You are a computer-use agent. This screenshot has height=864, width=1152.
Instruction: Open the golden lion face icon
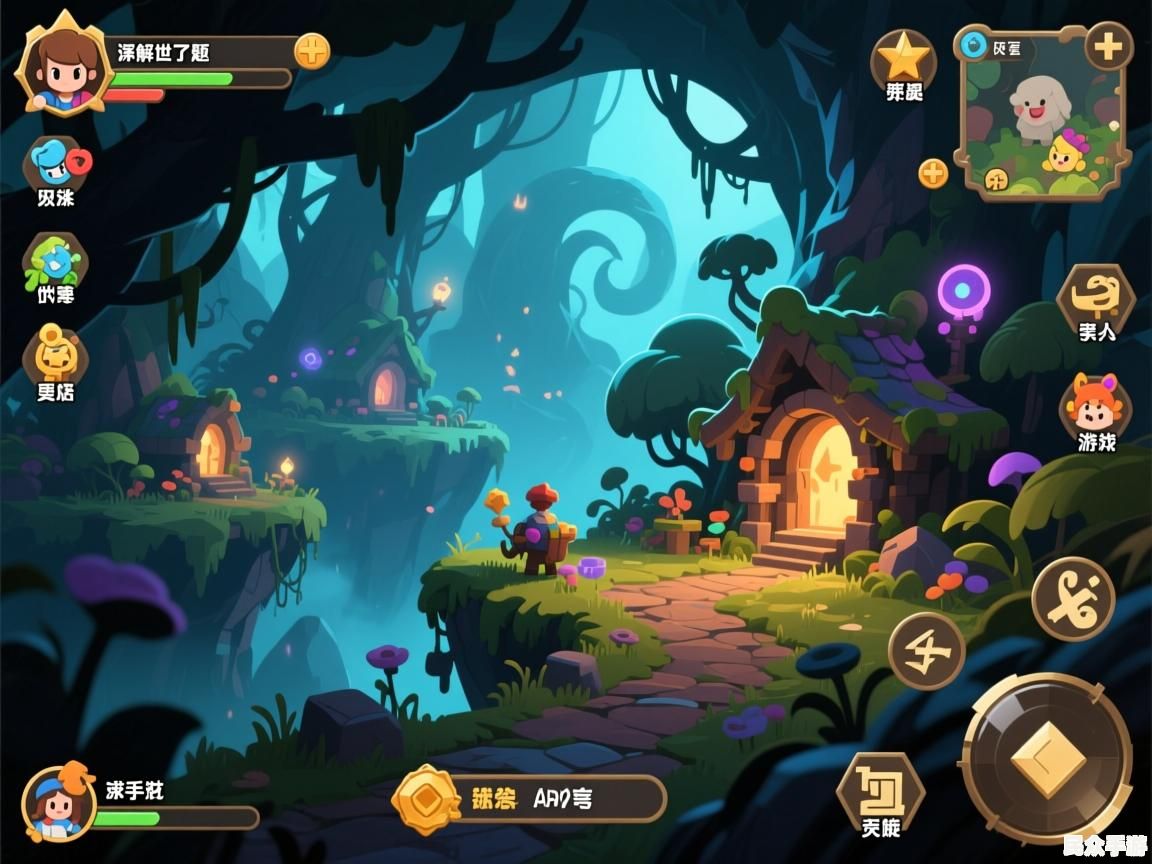tap(56, 354)
